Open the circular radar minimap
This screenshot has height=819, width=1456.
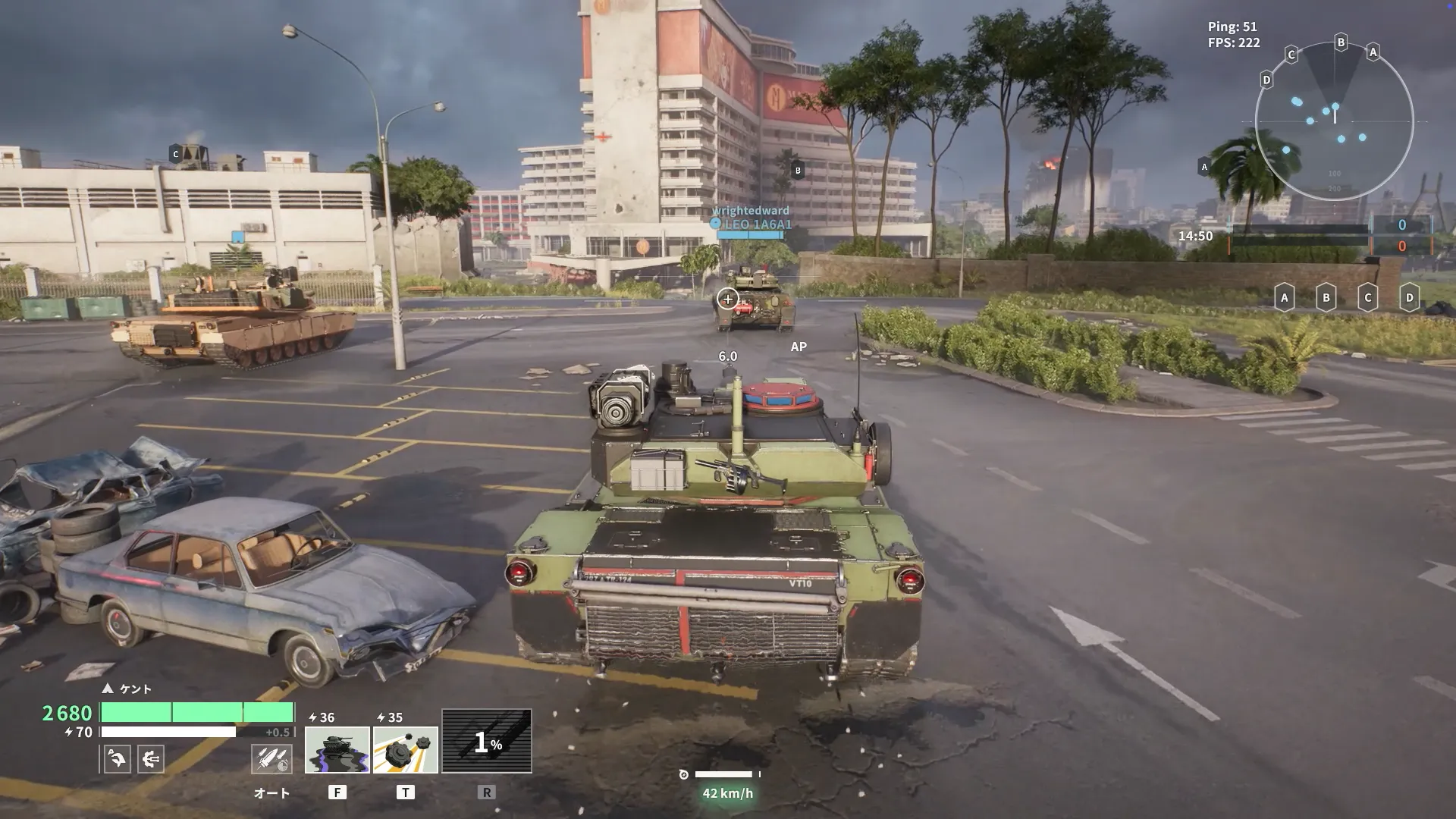point(1334,121)
